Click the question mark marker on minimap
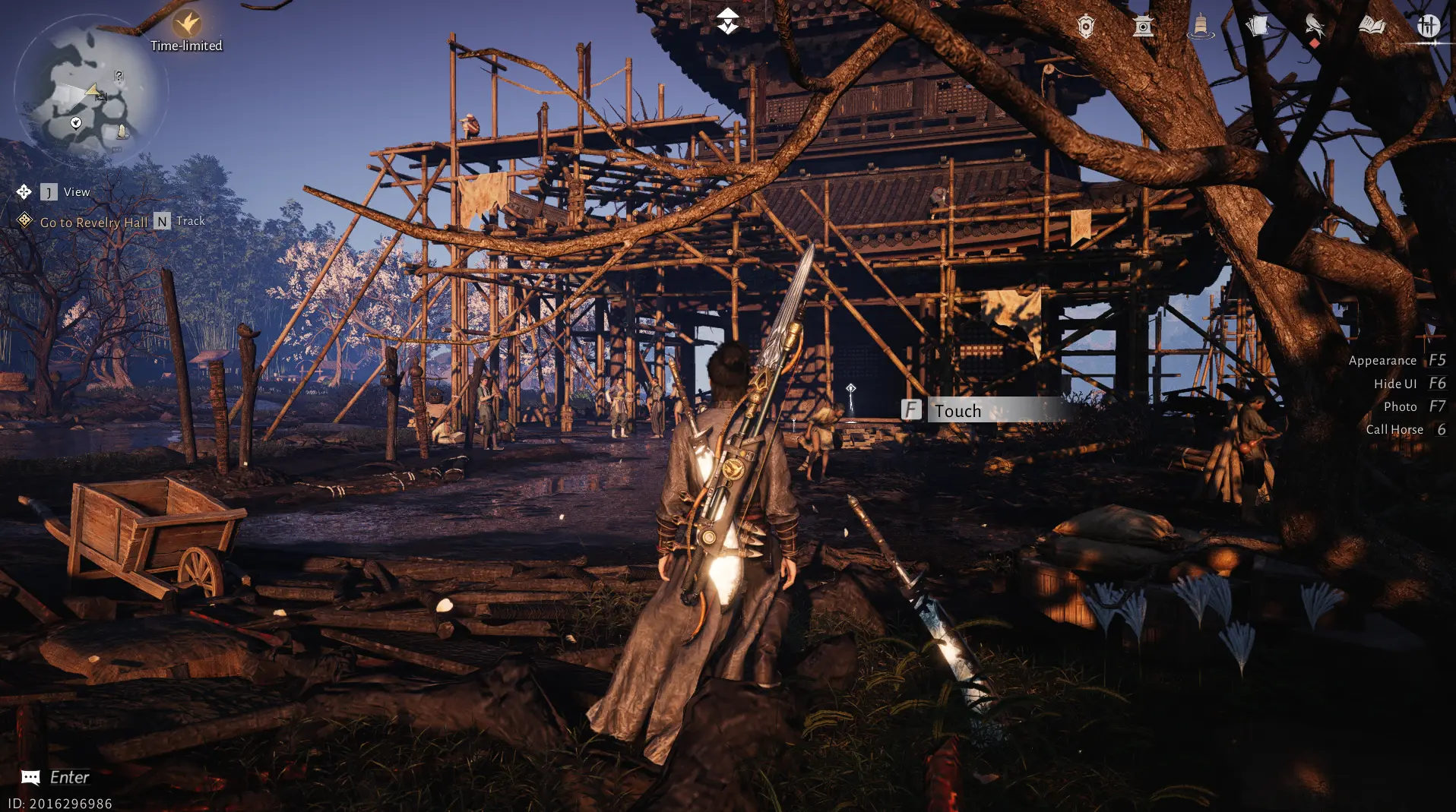This screenshot has width=1456, height=812. coord(119,75)
